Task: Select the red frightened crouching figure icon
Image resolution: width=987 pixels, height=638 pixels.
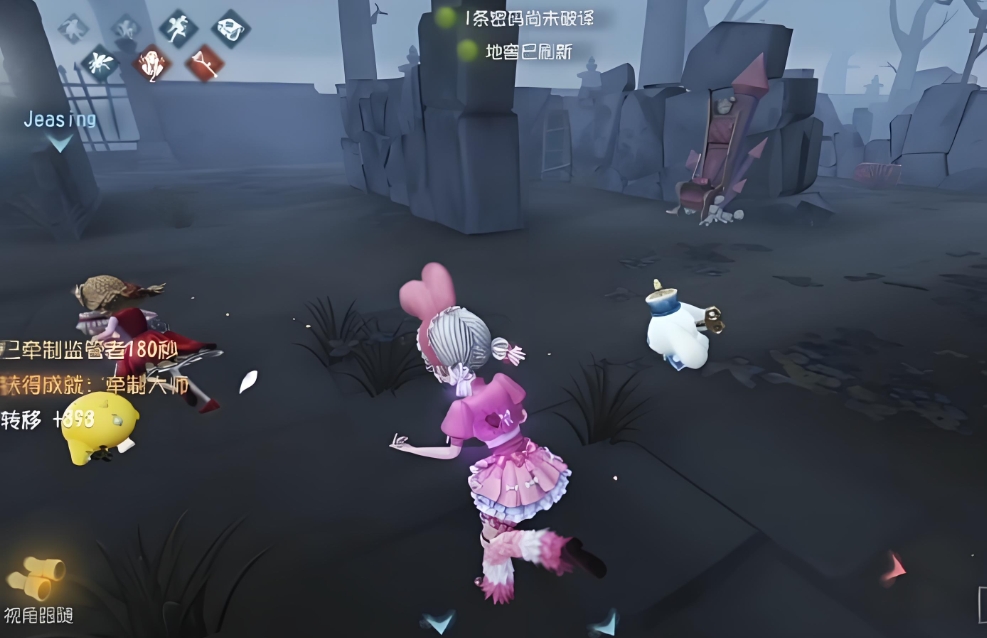Action: coord(152,63)
